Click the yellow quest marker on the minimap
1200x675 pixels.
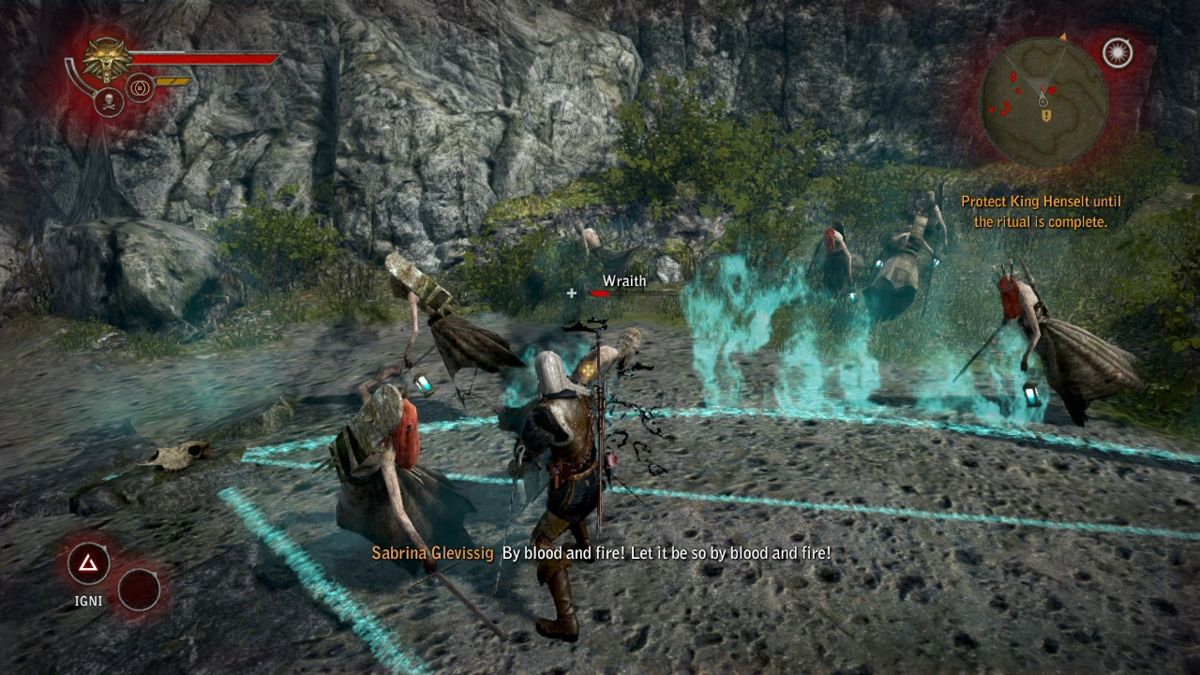(1047, 116)
